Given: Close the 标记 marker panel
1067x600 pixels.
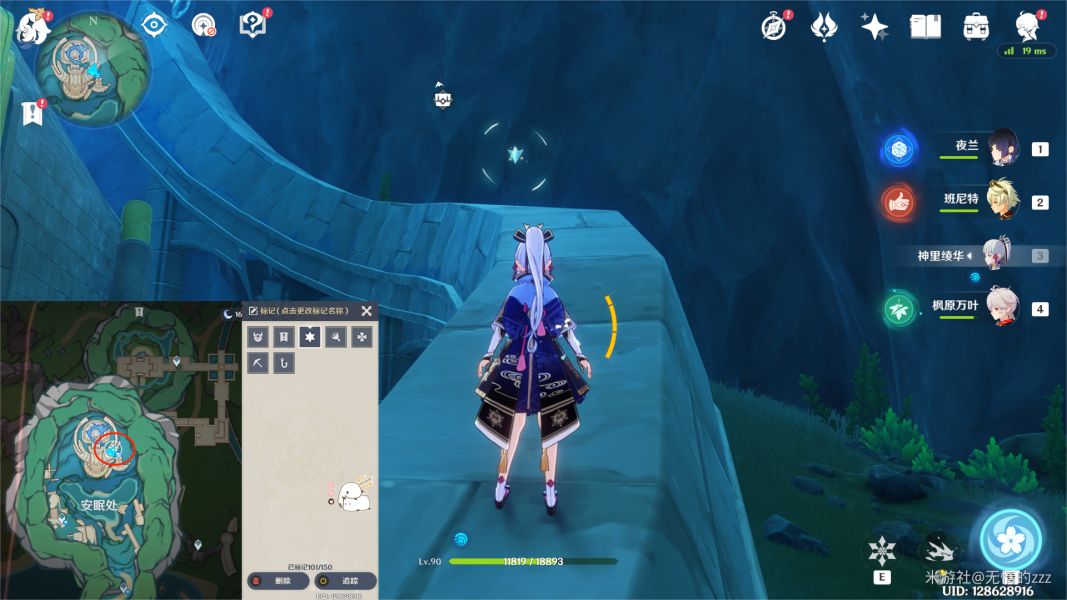Looking at the screenshot, I should tap(367, 311).
